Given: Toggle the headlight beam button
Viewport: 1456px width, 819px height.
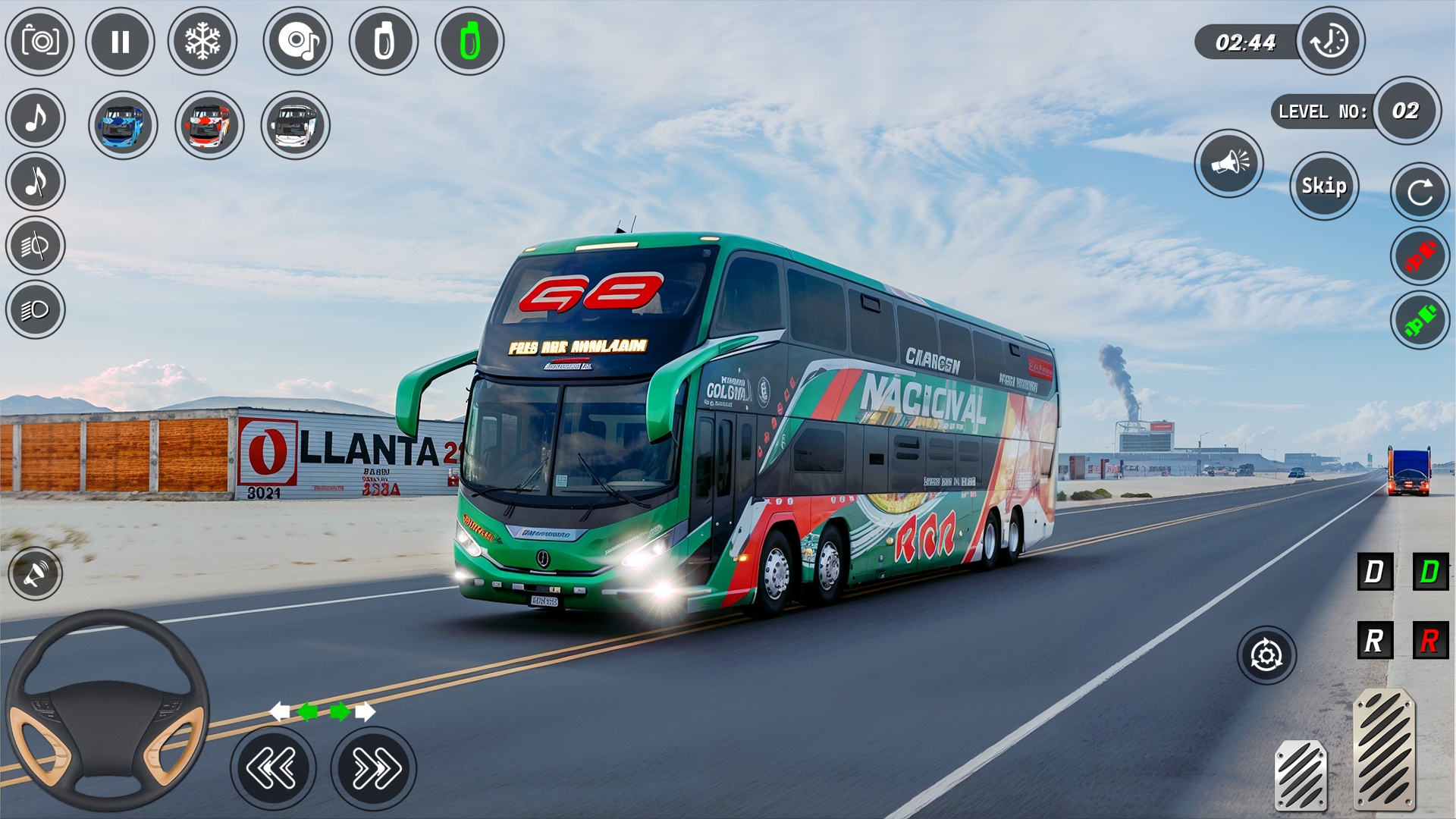Looking at the screenshot, I should pyautogui.click(x=35, y=309).
